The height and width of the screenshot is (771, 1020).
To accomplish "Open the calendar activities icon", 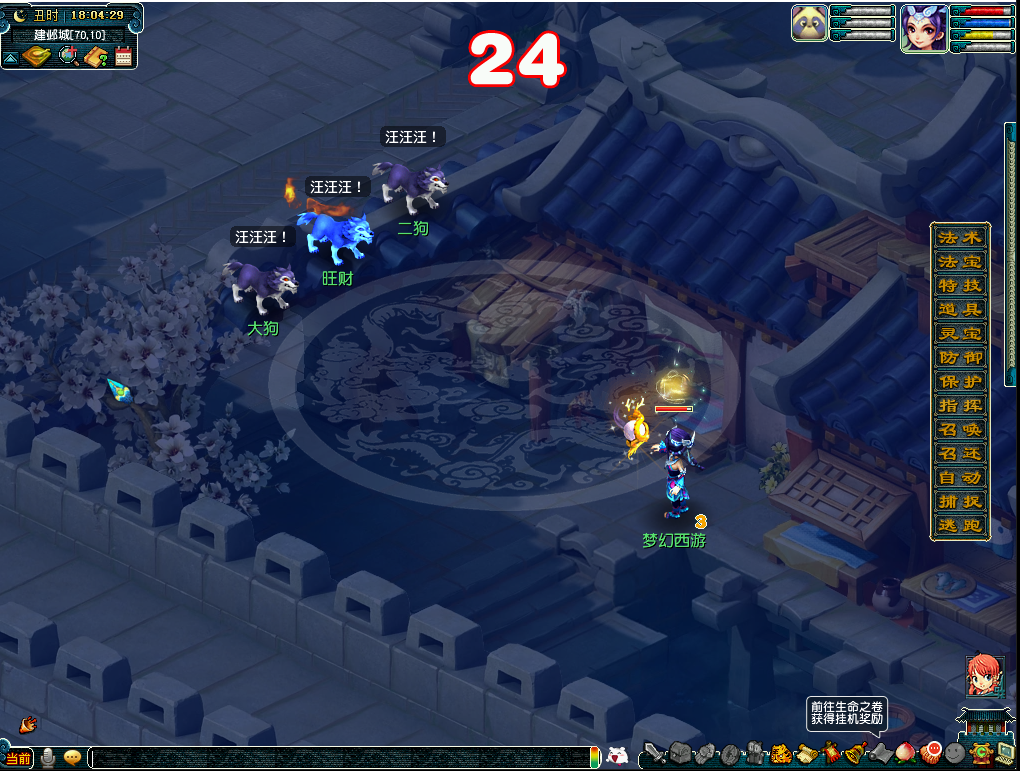I will click(x=124, y=56).
